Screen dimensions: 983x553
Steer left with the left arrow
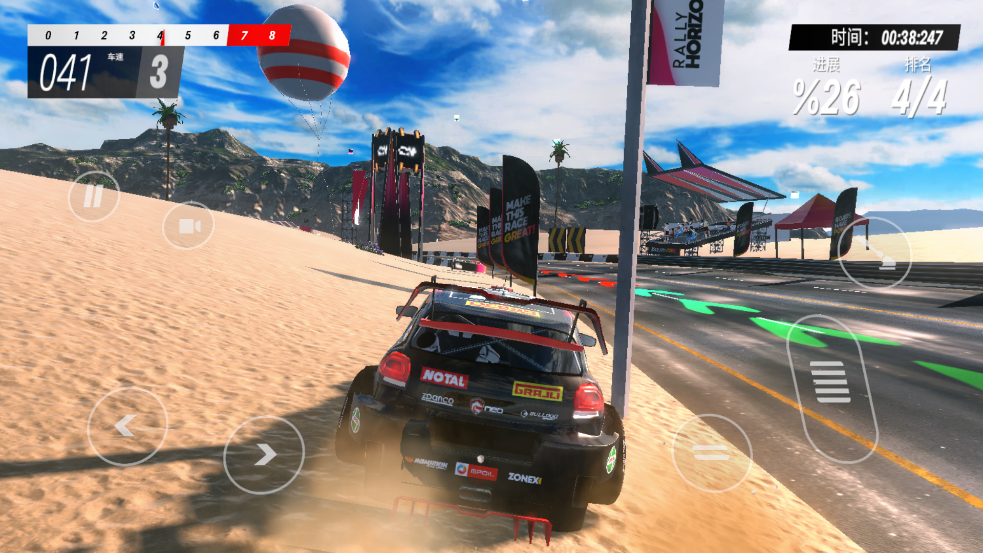[x=127, y=426]
